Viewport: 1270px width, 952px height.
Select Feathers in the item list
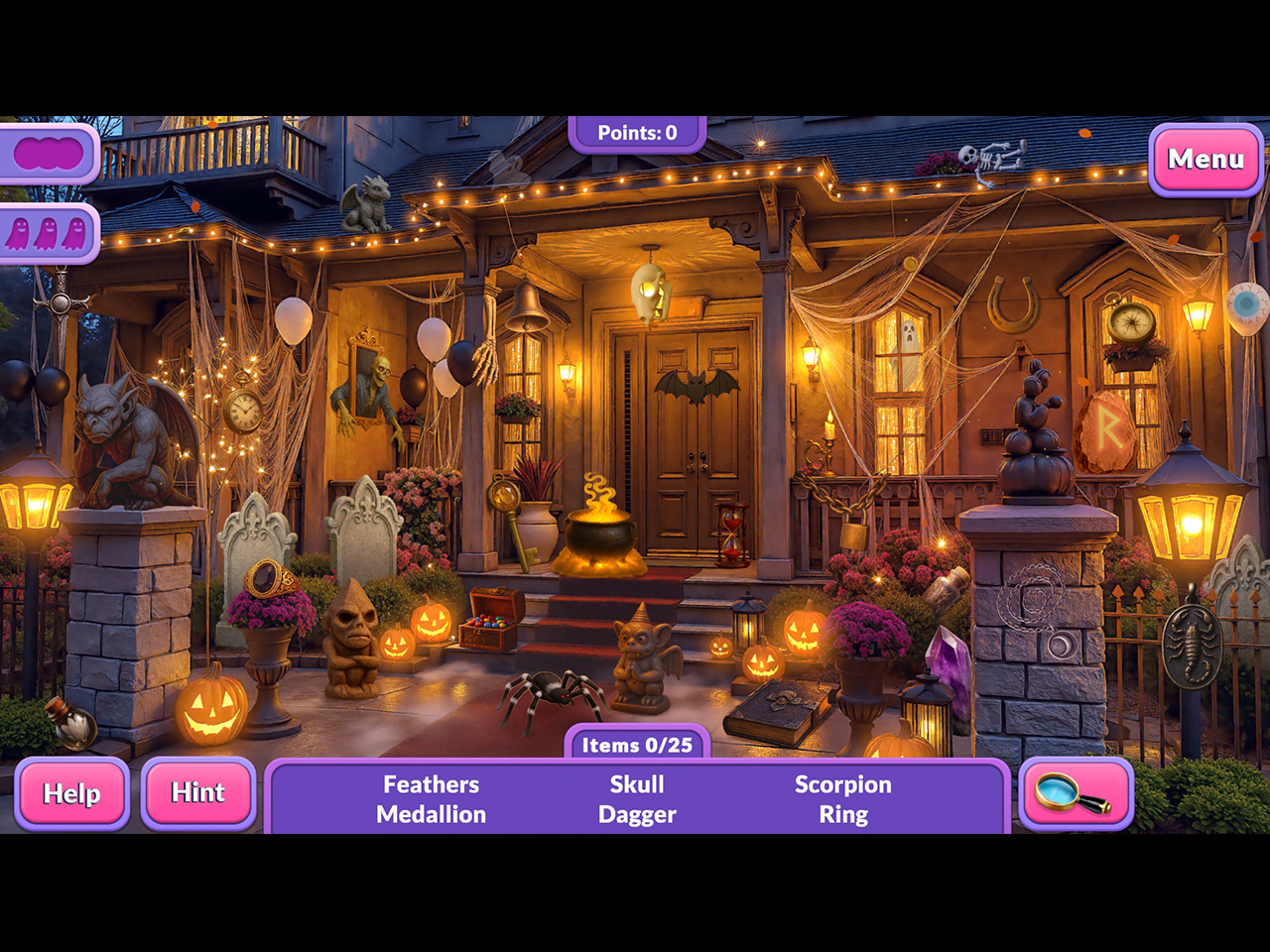click(x=431, y=784)
